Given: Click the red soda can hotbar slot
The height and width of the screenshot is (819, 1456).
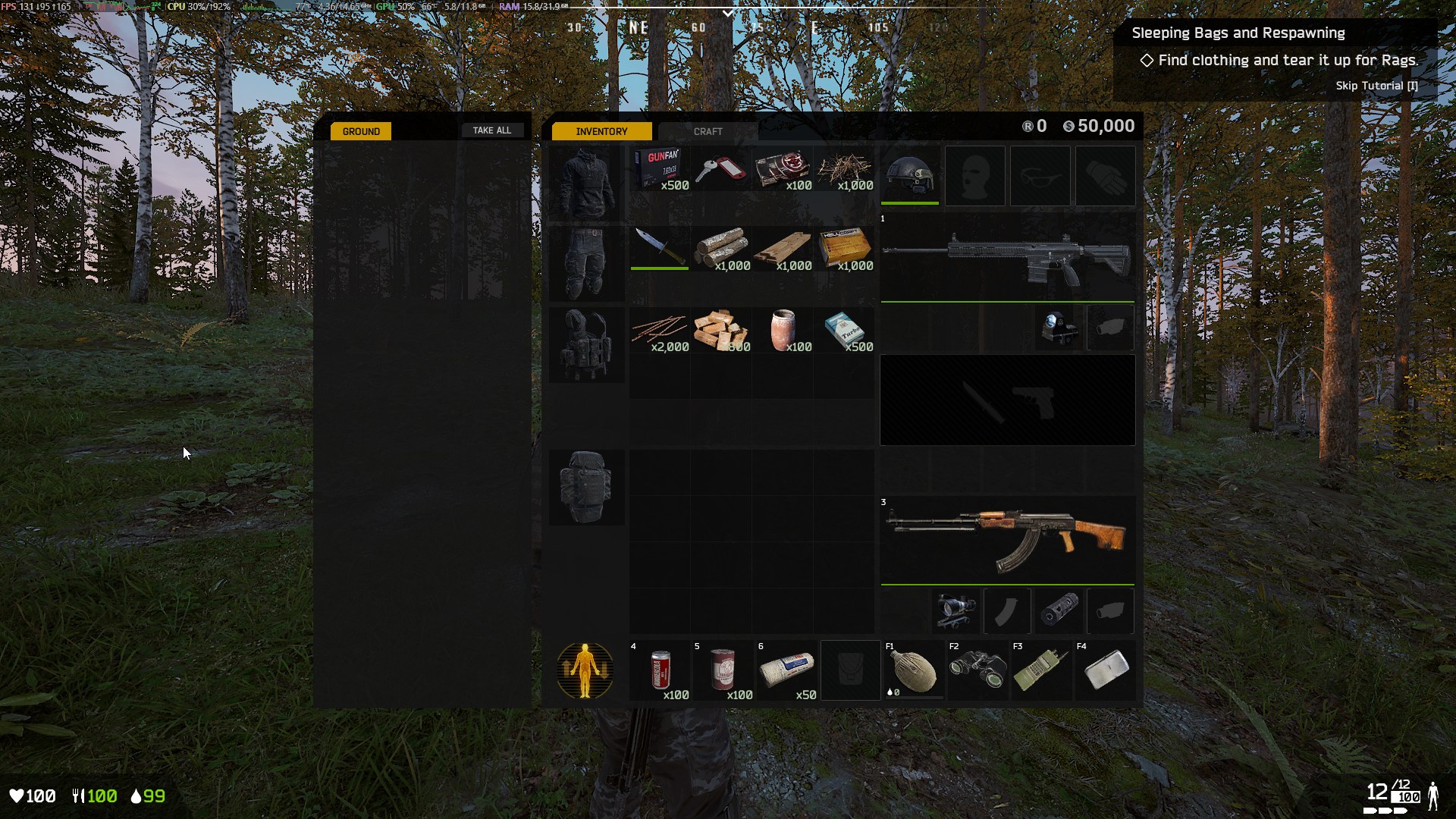Looking at the screenshot, I should point(661,670).
